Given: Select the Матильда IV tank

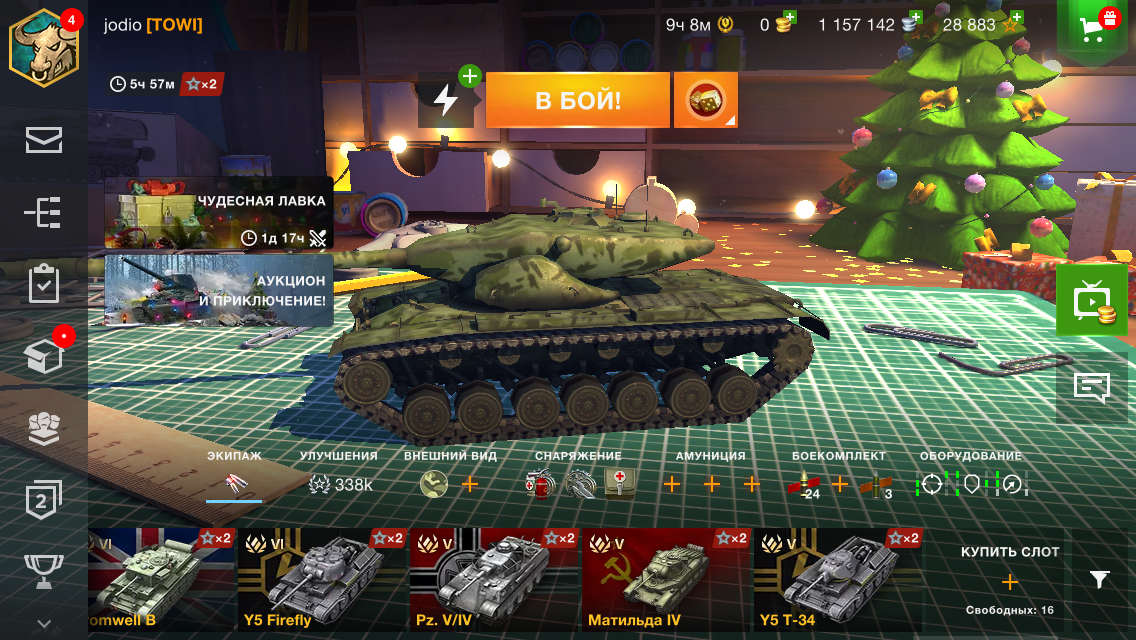Looking at the screenshot, I should pos(666,579).
